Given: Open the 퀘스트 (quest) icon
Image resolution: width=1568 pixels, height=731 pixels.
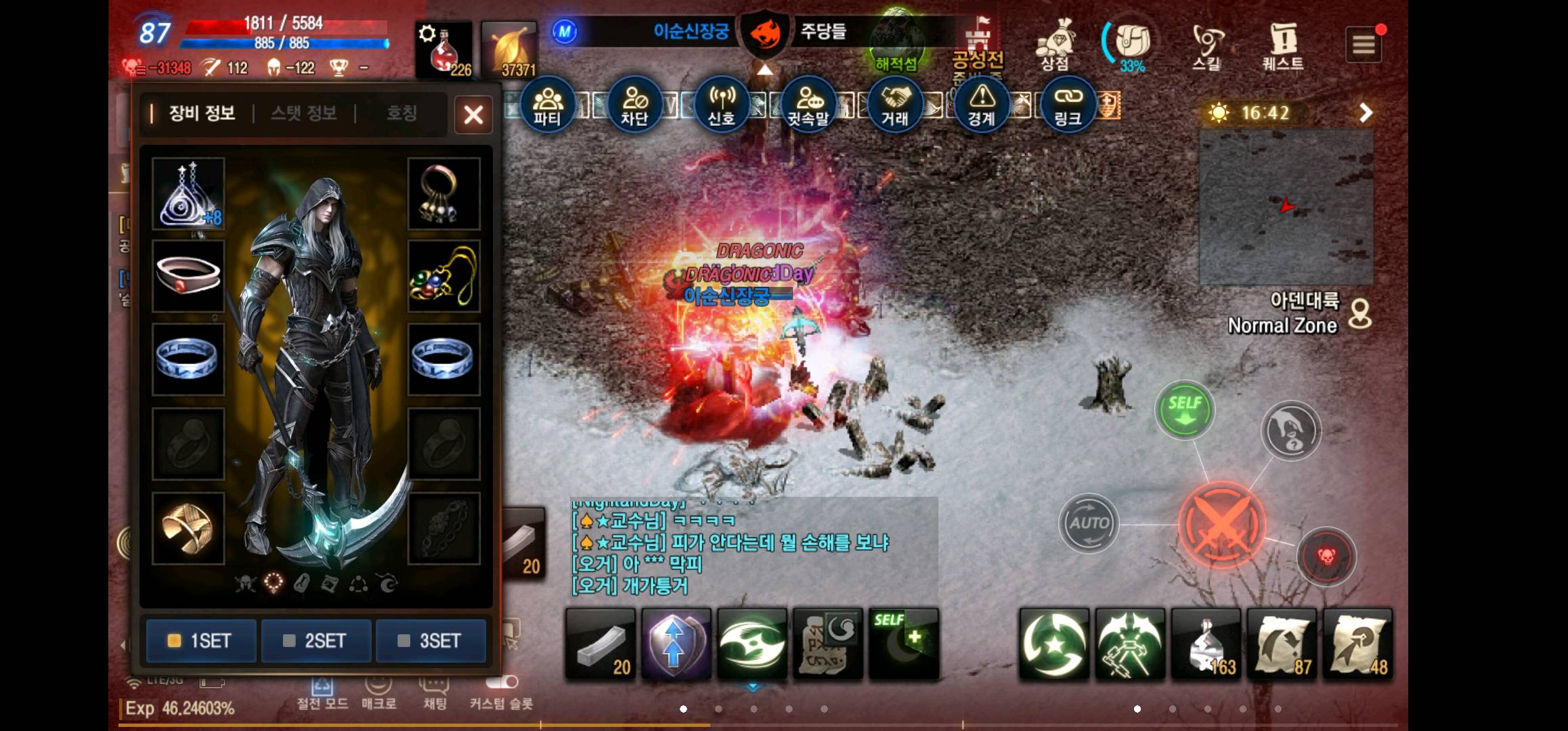Looking at the screenshot, I should [x=1283, y=42].
